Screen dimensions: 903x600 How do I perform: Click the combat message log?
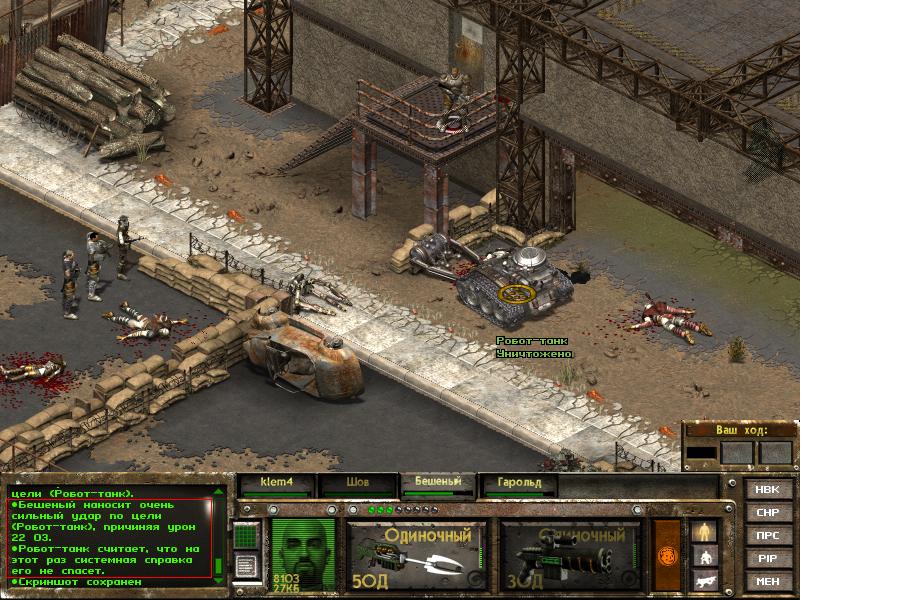[108, 537]
